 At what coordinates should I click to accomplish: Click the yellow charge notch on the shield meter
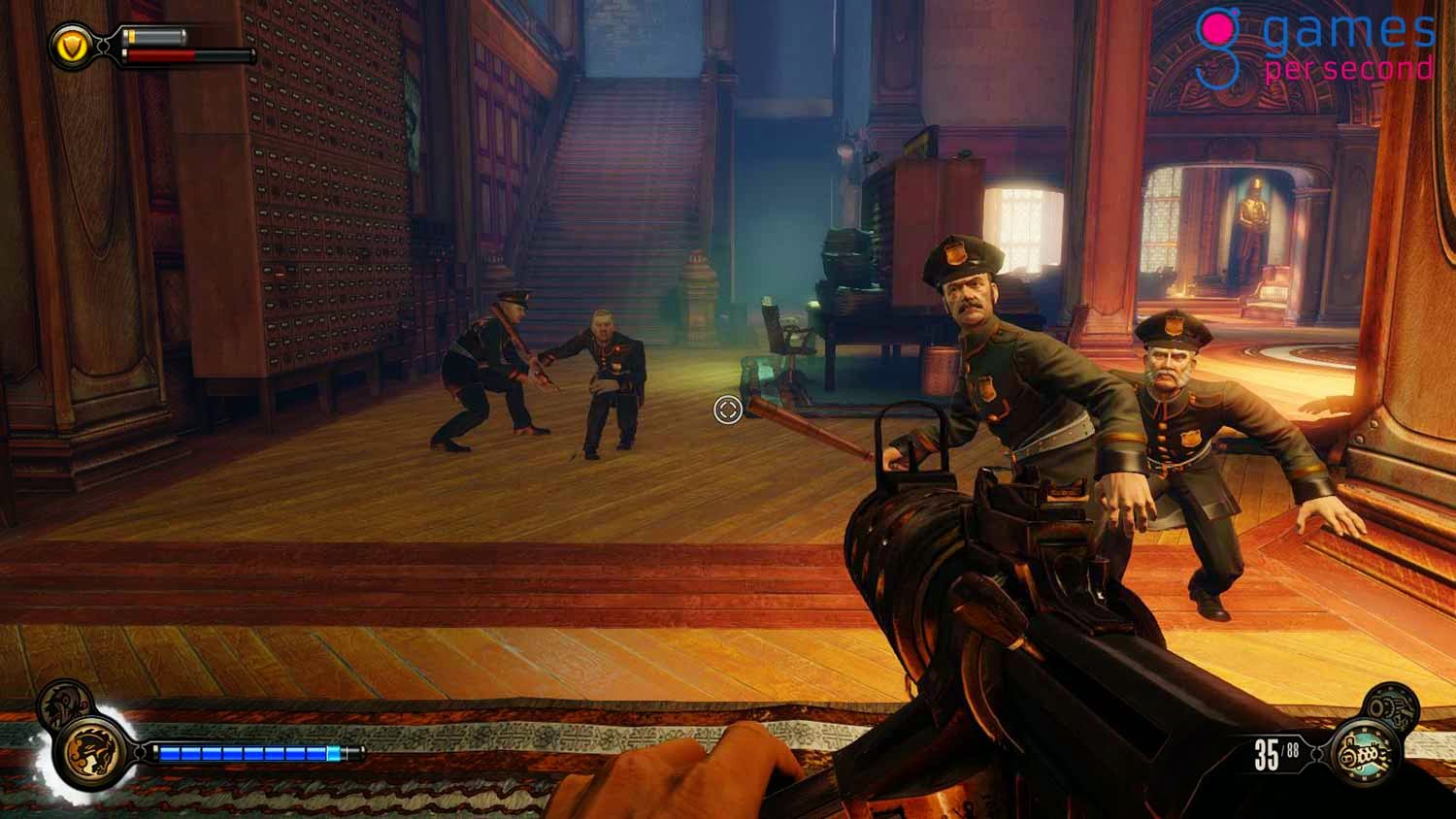click(130, 36)
